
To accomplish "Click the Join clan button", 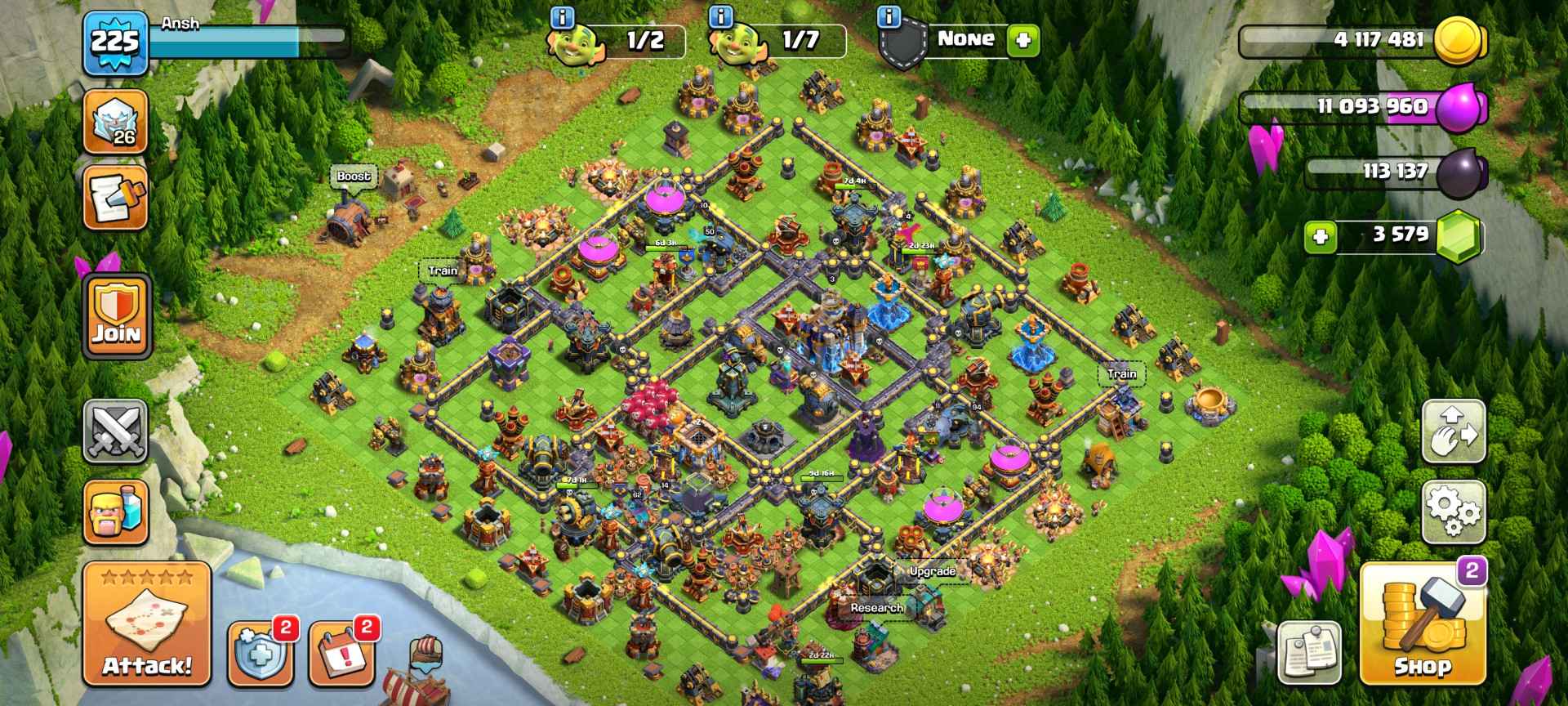I will click(x=116, y=319).
